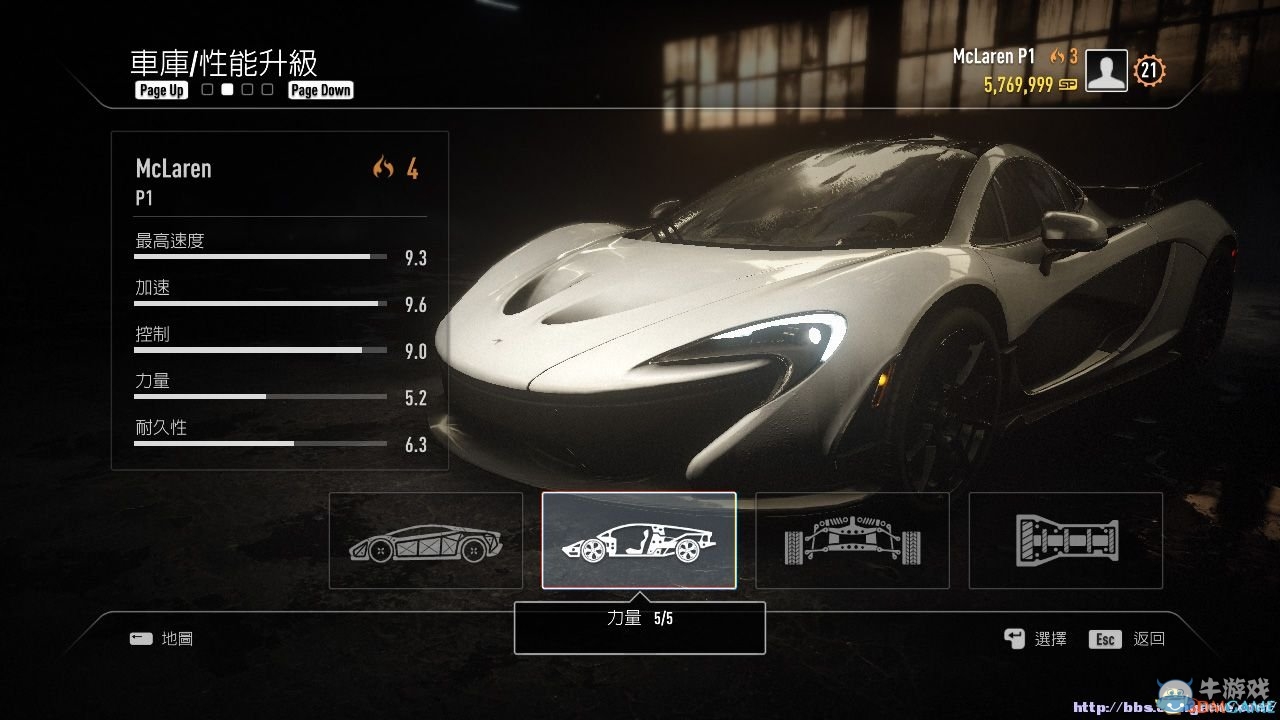
Task: Select the engine power upgrade icon
Action: coord(639,540)
